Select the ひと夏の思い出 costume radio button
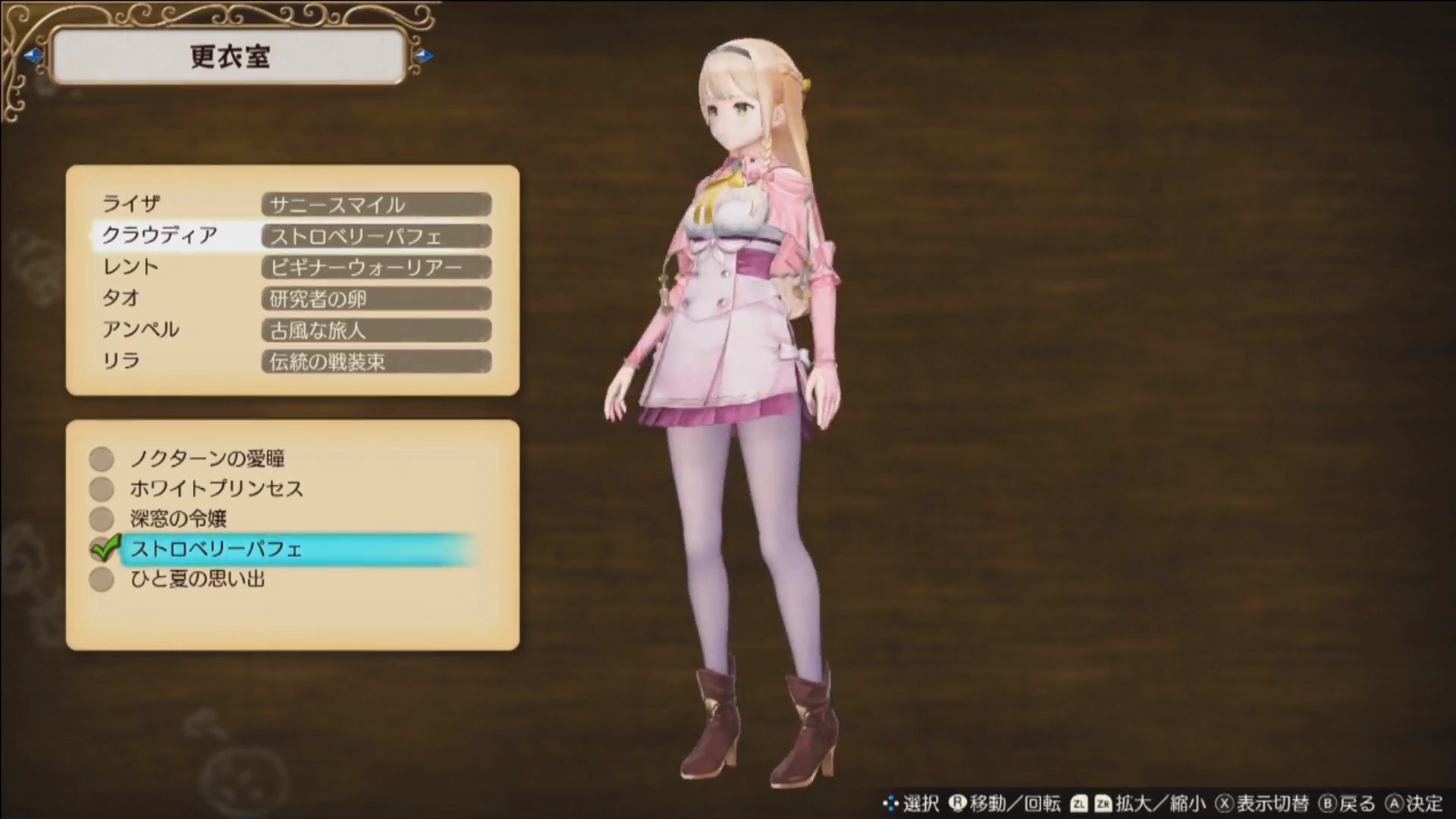Image resolution: width=1456 pixels, height=819 pixels. pyautogui.click(x=101, y=579)
